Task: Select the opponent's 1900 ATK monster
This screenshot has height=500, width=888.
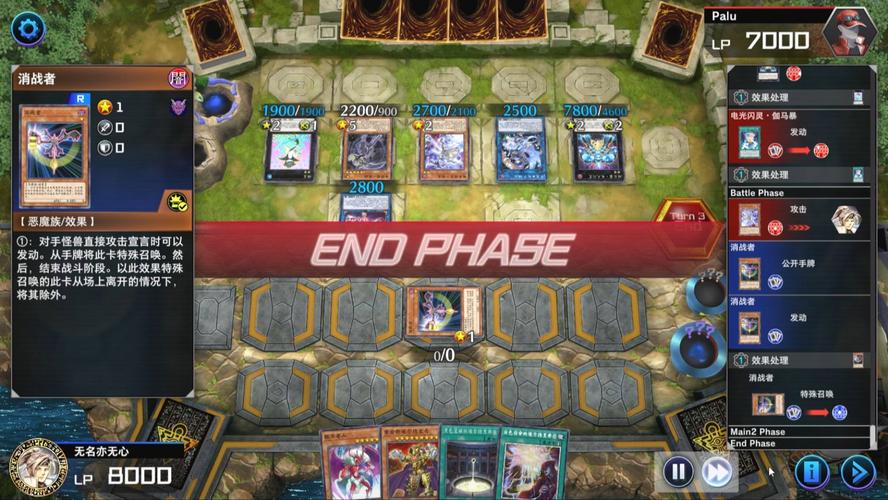Action: click(x=290, y=152)
